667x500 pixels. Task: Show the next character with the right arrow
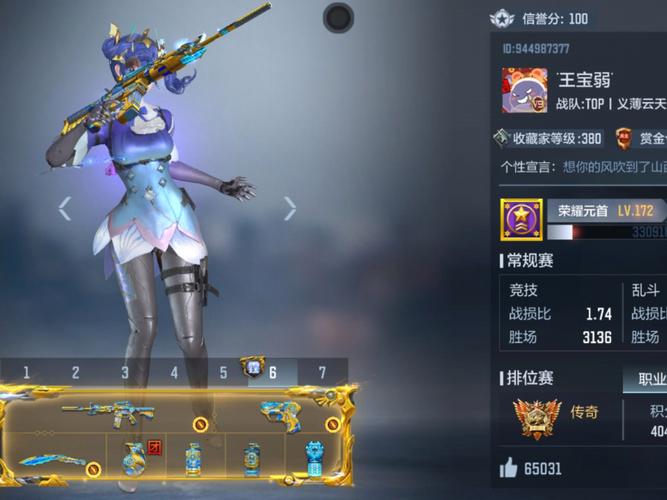click(289, 208)
